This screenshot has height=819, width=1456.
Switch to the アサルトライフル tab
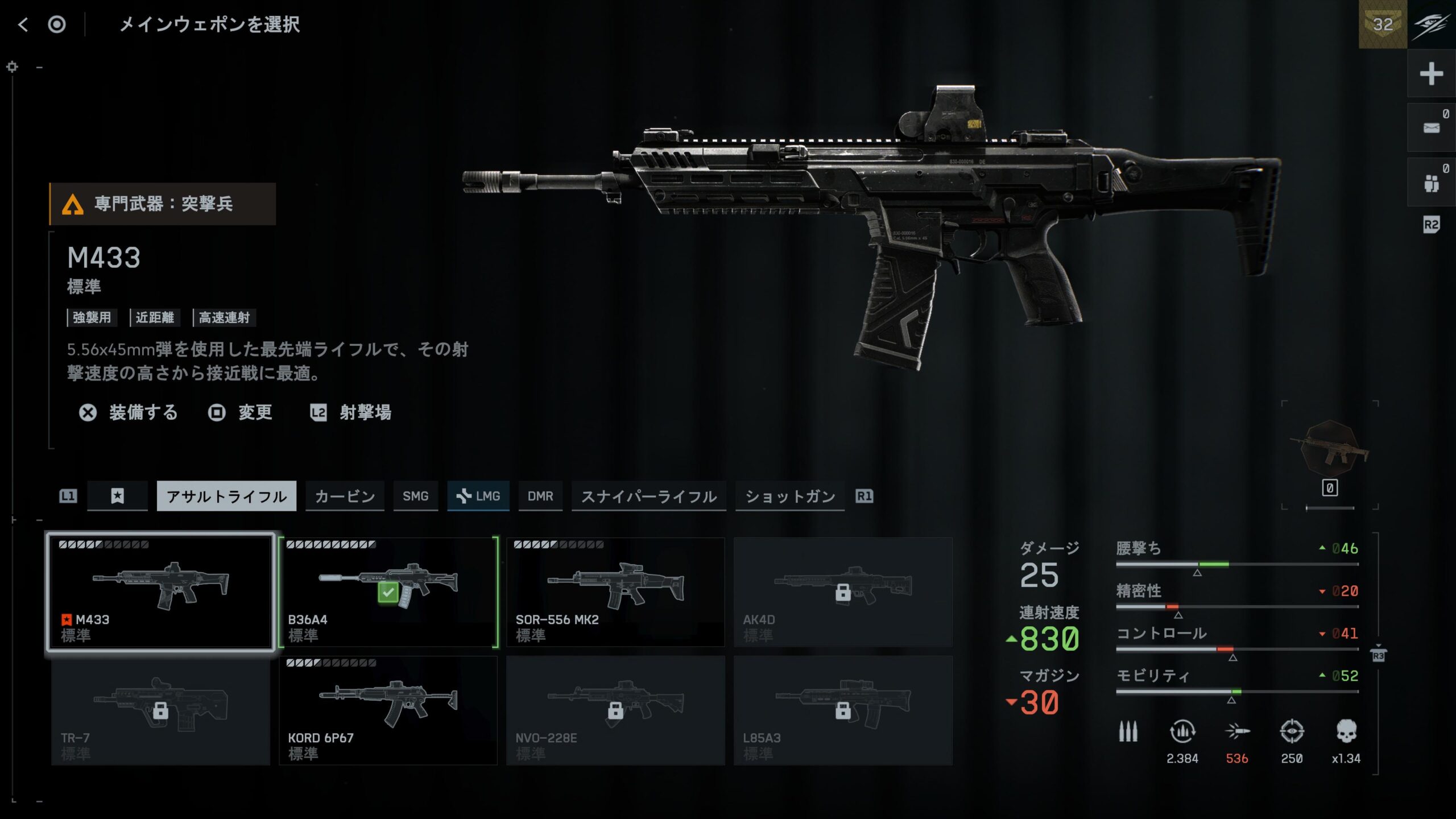226,496
